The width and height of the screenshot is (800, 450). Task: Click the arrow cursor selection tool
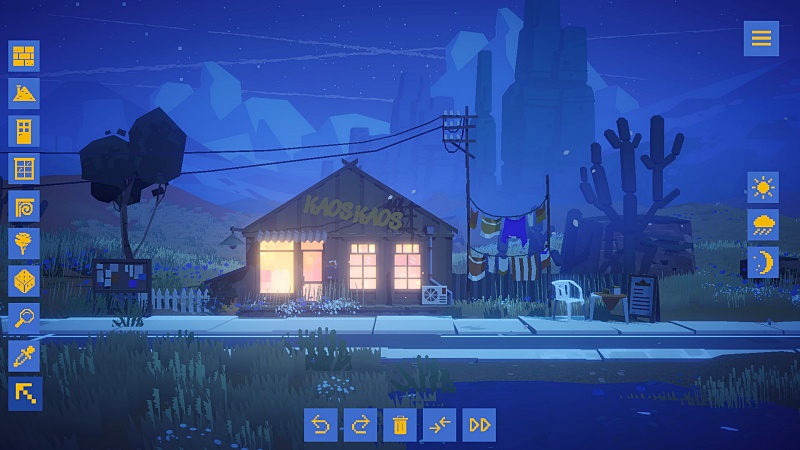24,393
